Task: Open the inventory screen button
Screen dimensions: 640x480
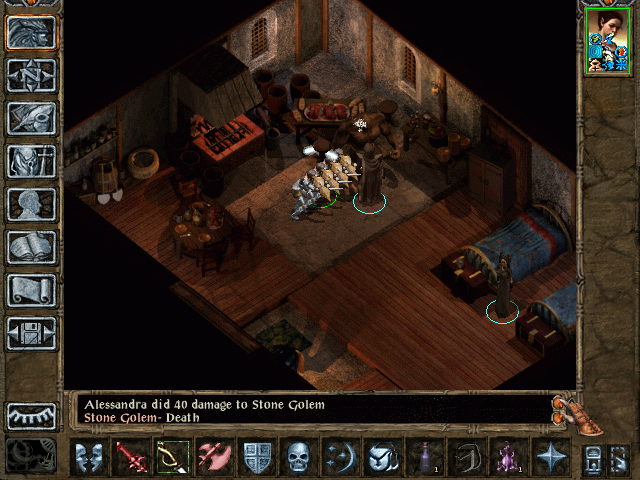Action: 31,161
